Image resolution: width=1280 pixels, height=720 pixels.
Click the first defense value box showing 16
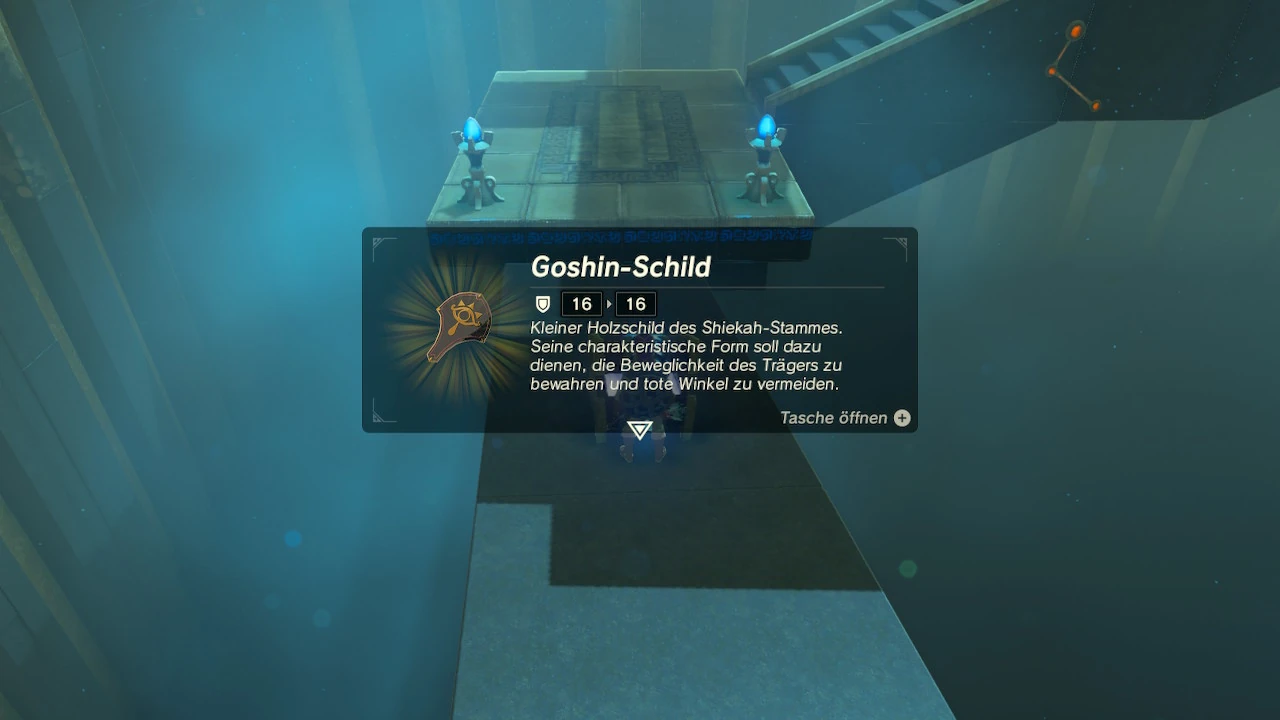[x=581, y=304]
